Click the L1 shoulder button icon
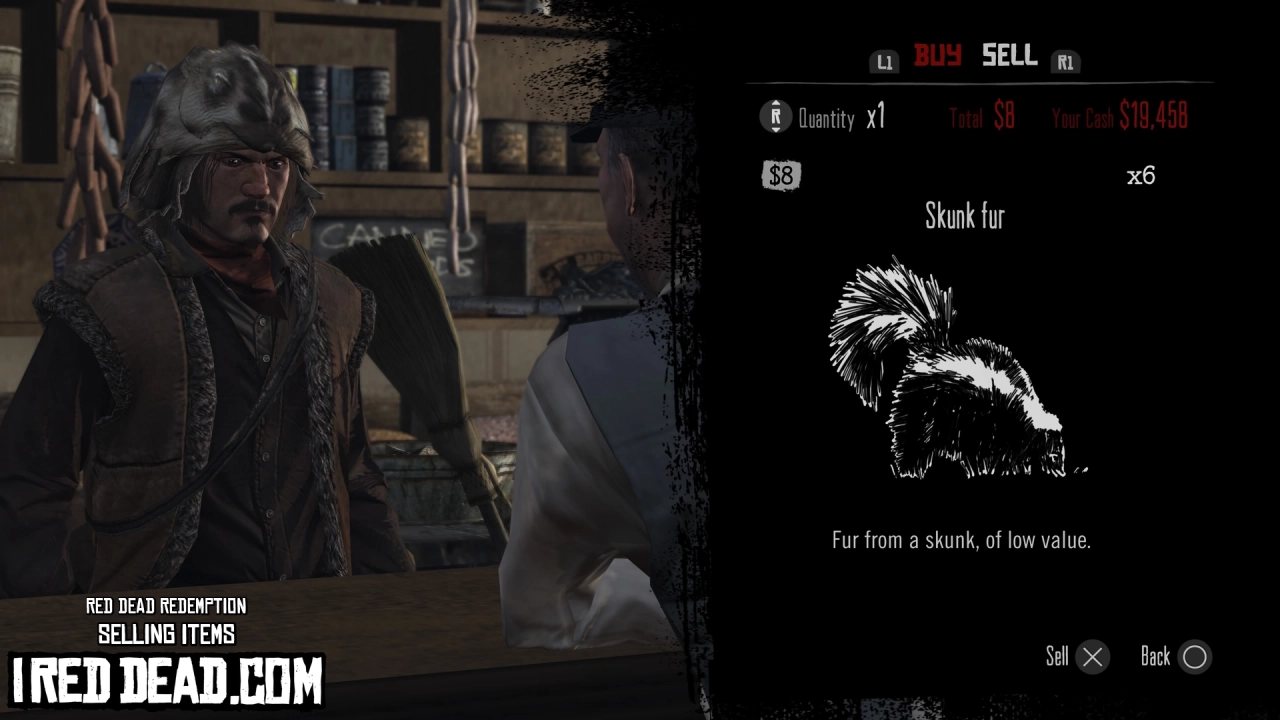This screenshot has height=720, width=1280. (x=884, y=61)
